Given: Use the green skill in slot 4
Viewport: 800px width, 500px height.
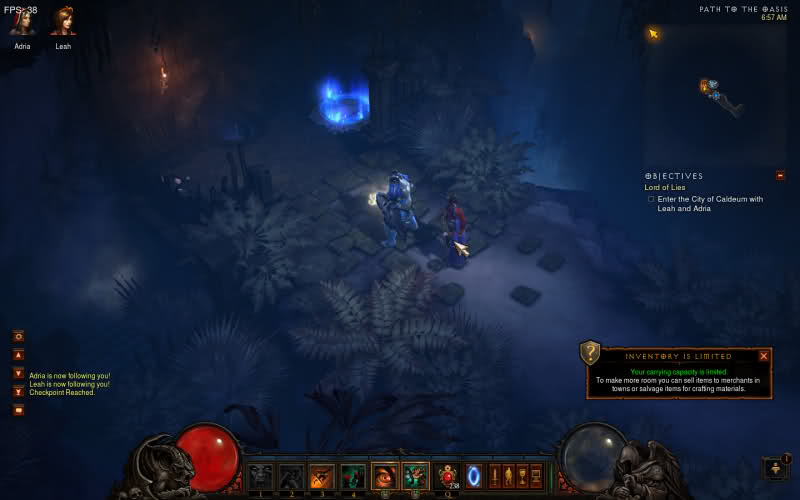Looking at the screenshot, I should (x=353, y=476).
